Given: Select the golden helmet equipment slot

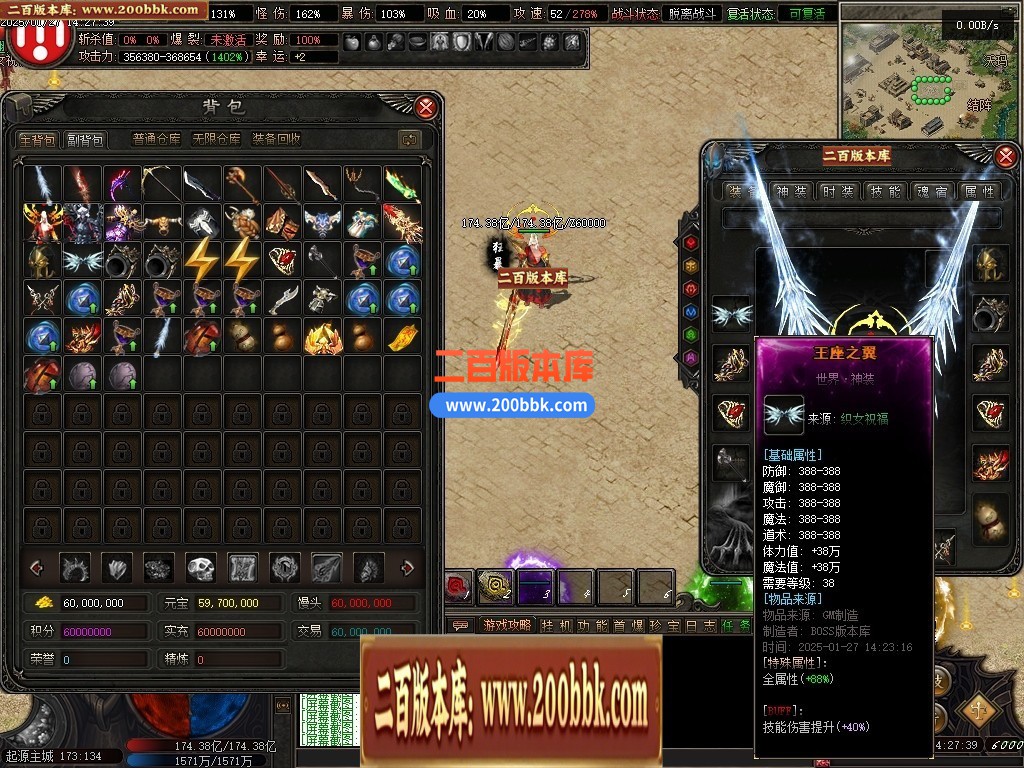Looking at the screenshot, I should click(x=991, y=263).
